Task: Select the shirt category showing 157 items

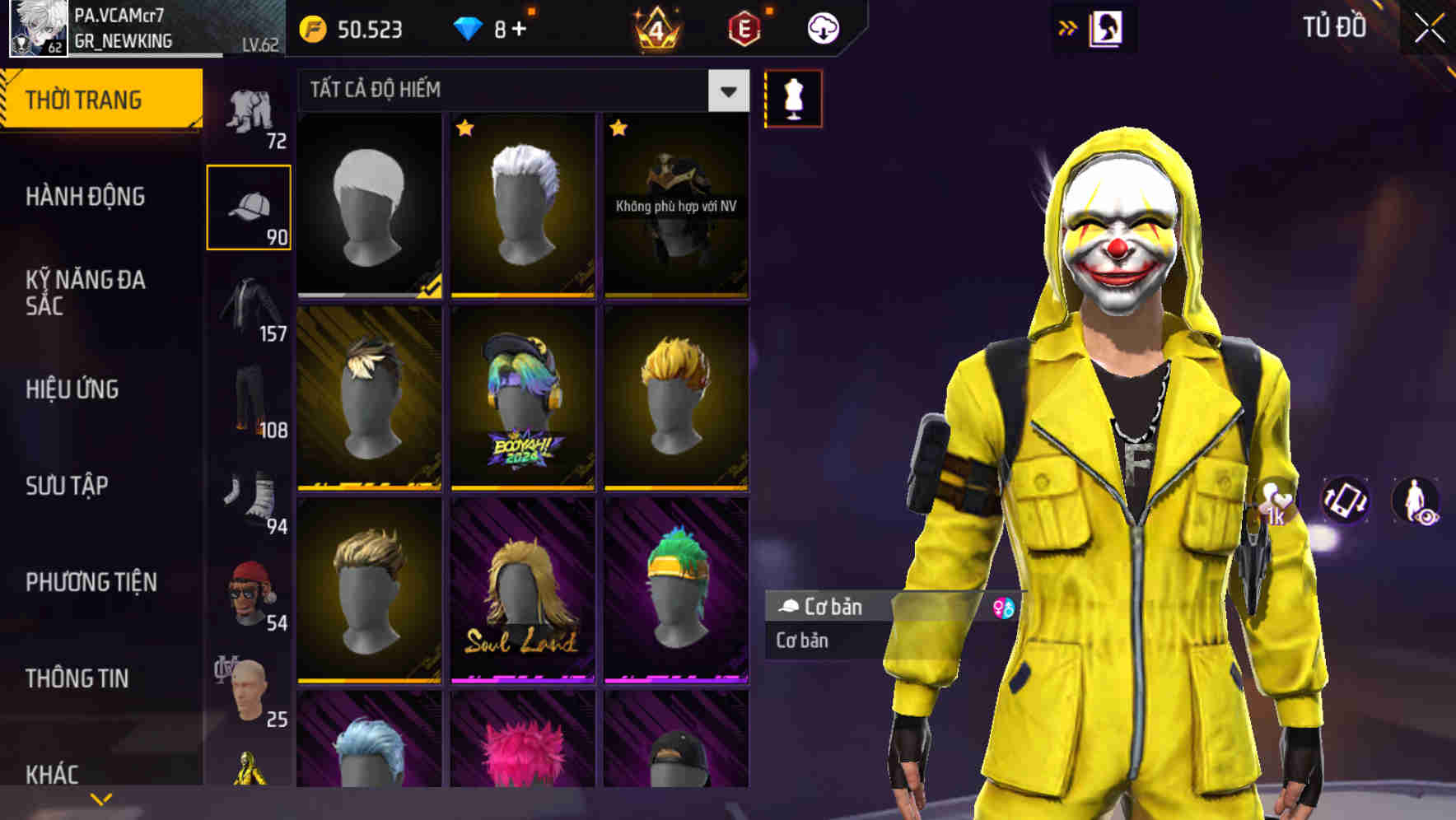Action: pyautogui.click(x=251, y=313)
